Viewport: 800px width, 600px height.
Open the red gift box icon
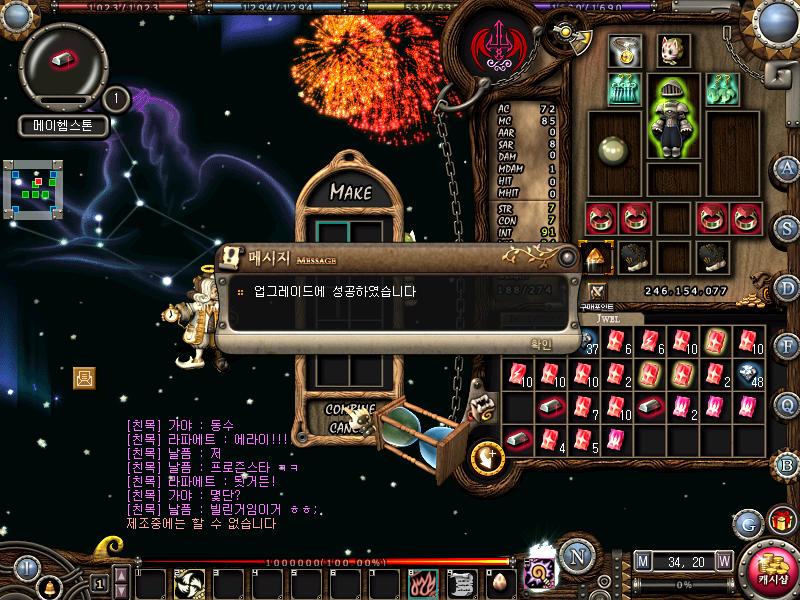(781, 521)
